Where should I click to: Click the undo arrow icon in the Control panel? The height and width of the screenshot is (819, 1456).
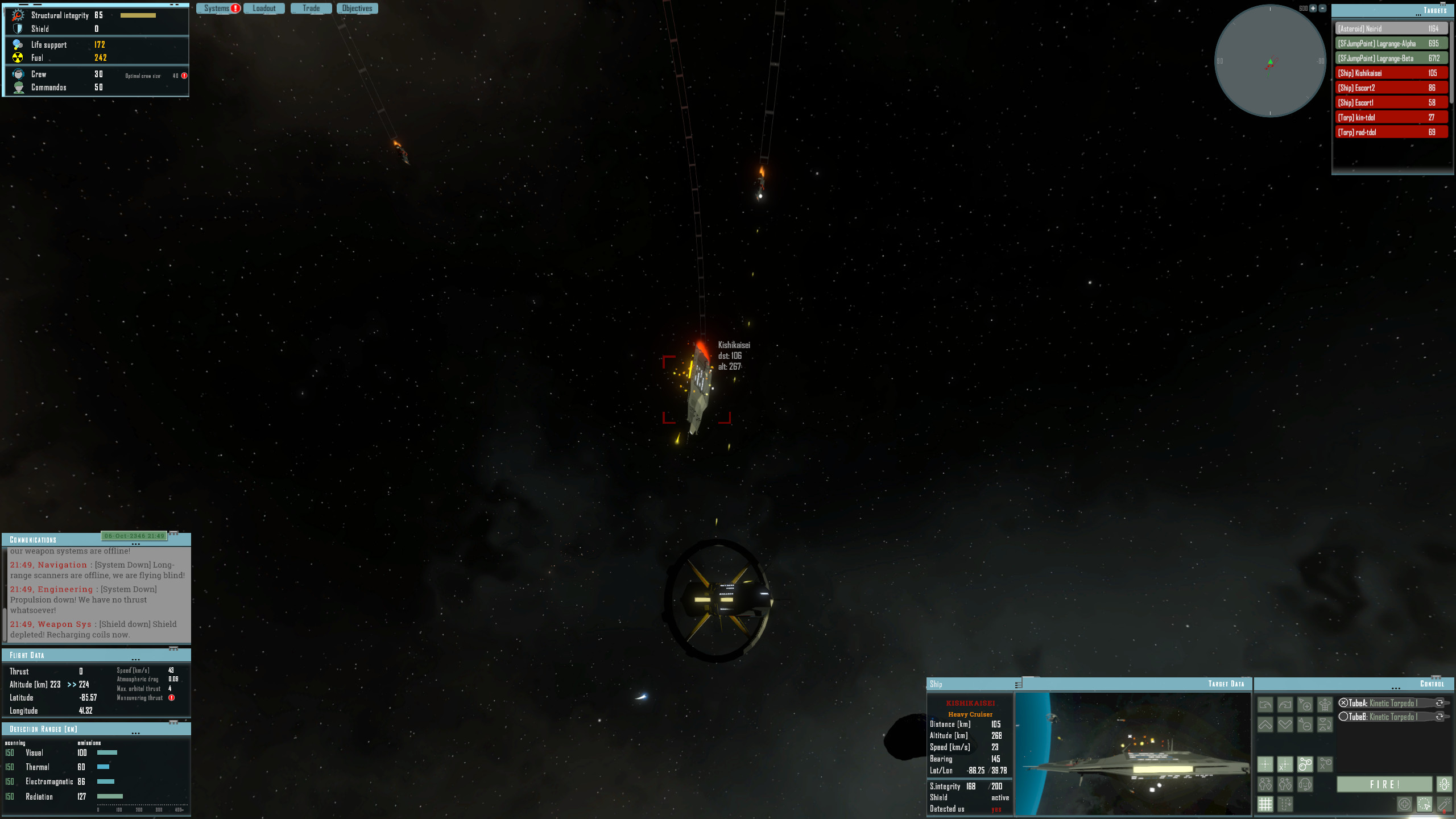[1265, 704]
